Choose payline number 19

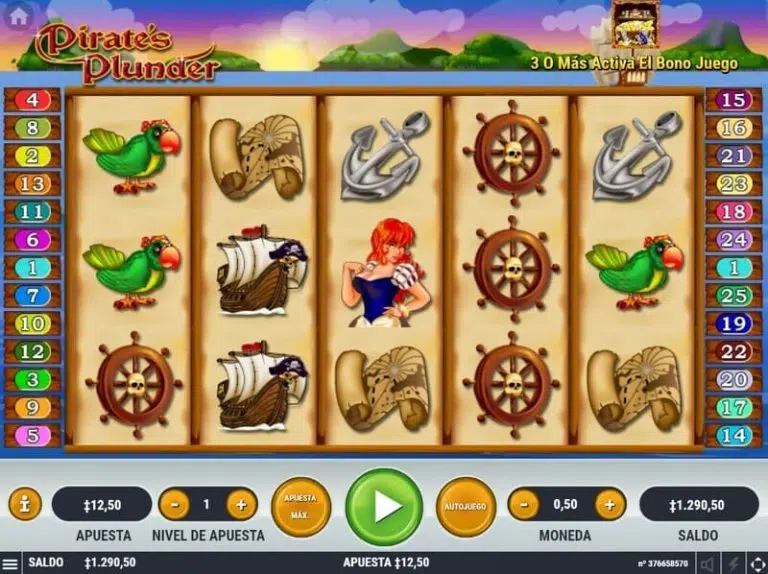pyautogui.click(x=734, y=324)
